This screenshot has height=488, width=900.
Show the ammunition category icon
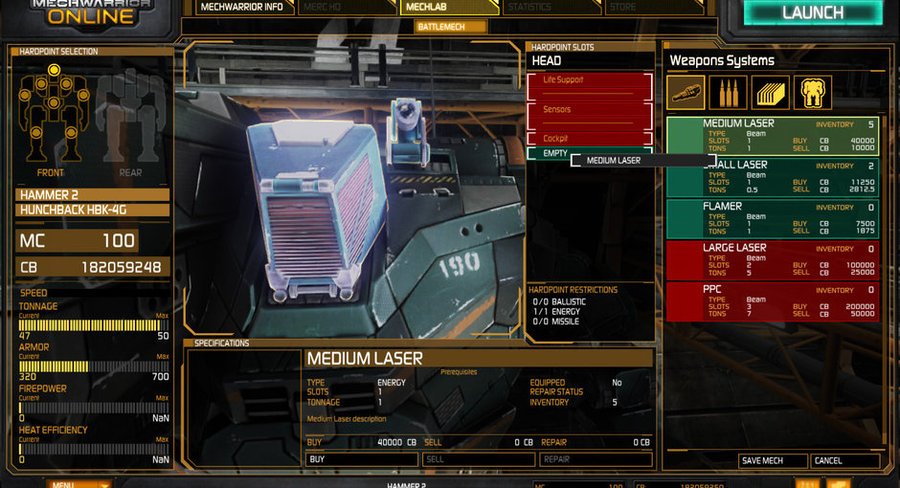[728, 93]
